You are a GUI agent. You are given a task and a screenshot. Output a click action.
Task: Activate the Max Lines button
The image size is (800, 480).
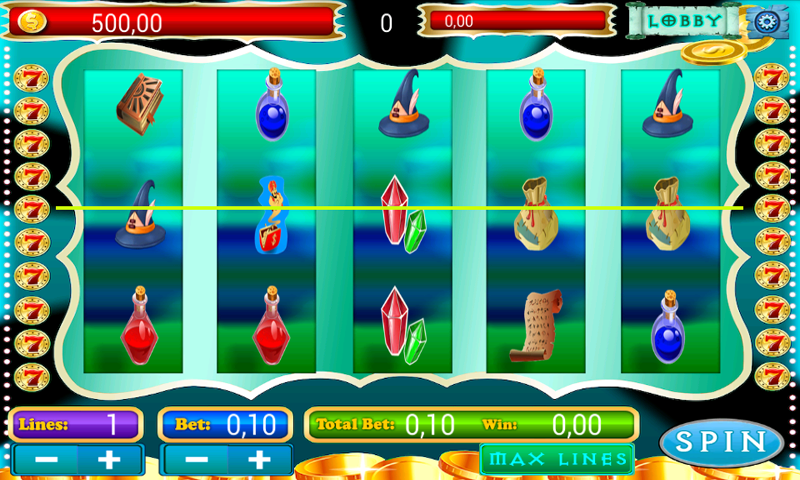[x=557, y=460]
